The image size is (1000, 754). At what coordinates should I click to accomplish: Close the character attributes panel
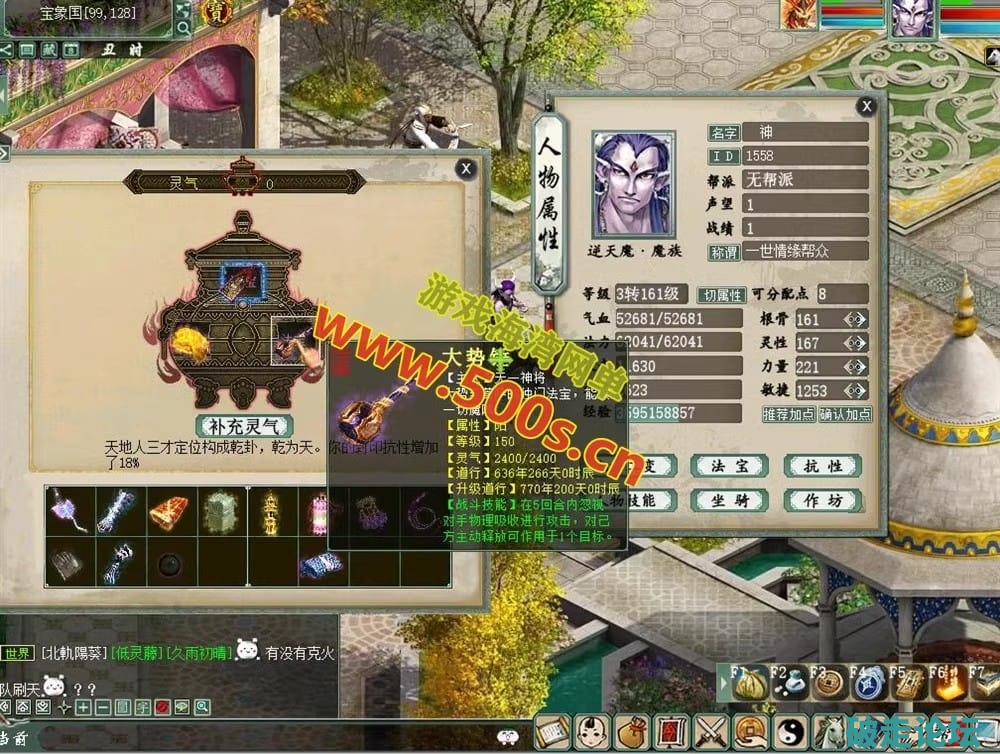[866, 106]
